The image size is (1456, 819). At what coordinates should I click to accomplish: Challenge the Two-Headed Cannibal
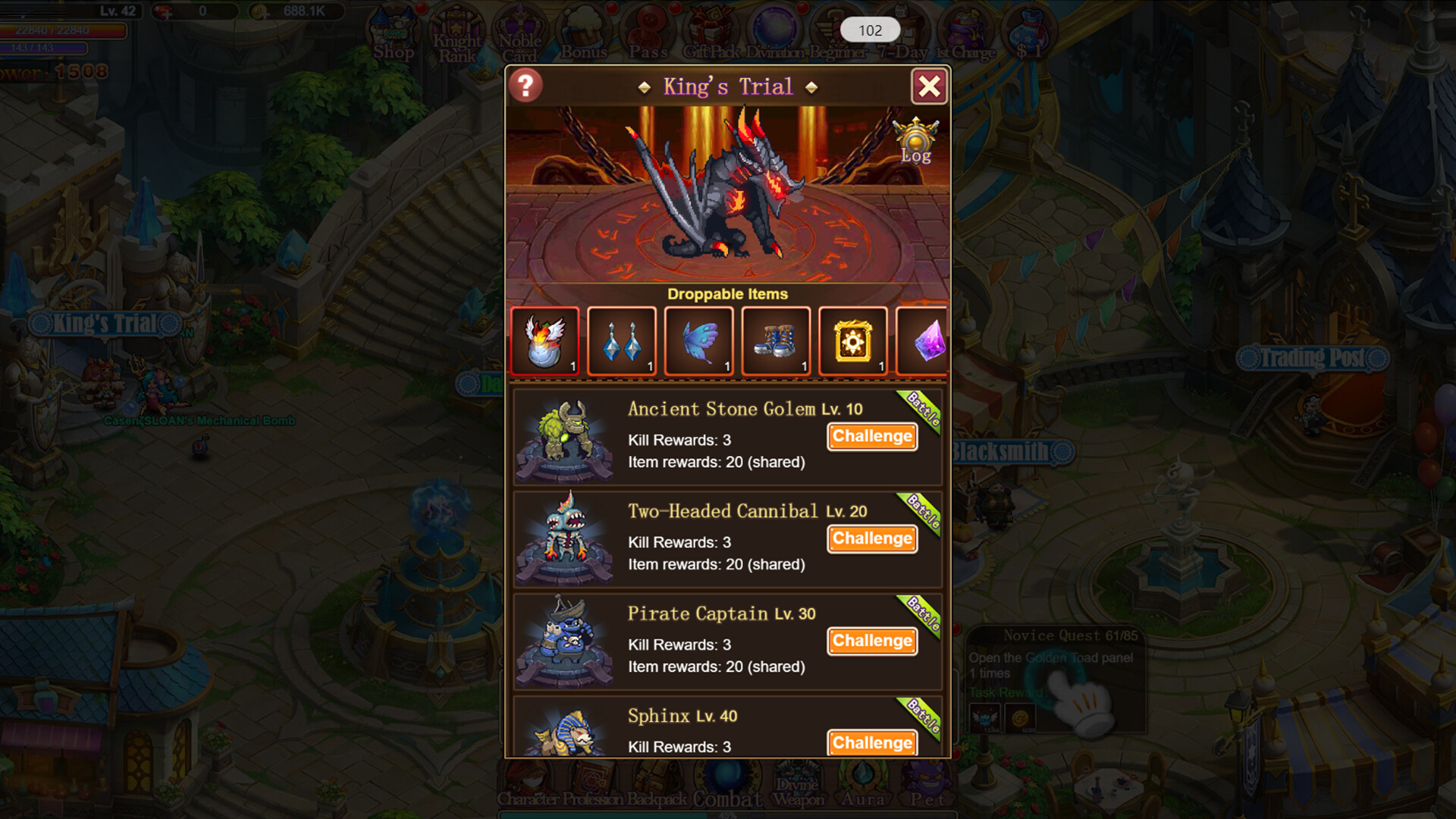(871, 539)
